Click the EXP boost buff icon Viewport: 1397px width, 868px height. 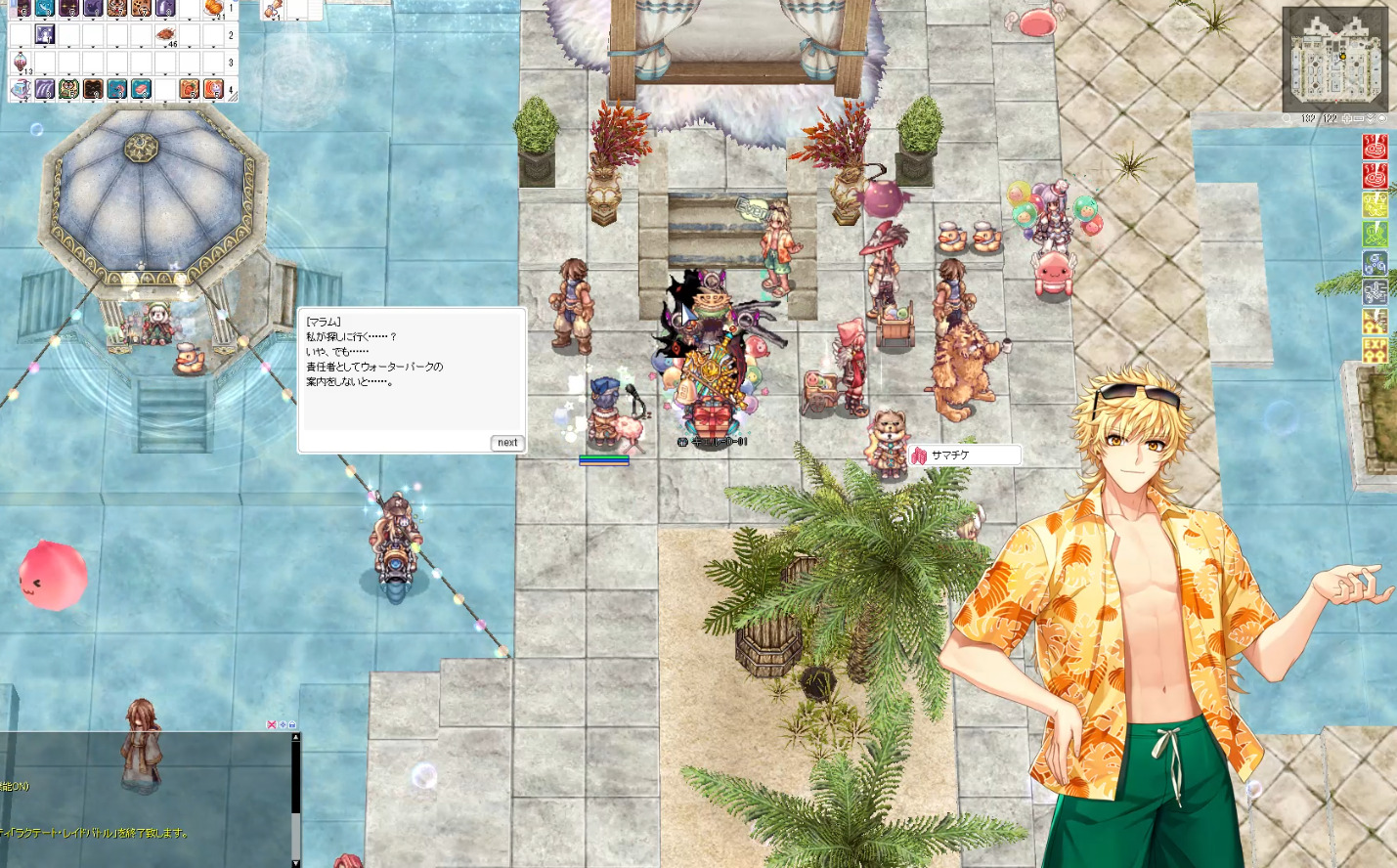tap(1375, 351)
